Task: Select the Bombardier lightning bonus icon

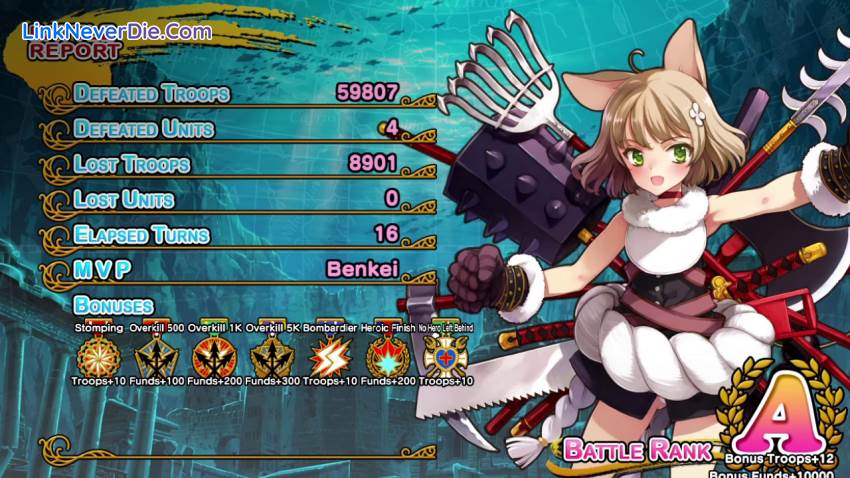Action: coord(328,355)
